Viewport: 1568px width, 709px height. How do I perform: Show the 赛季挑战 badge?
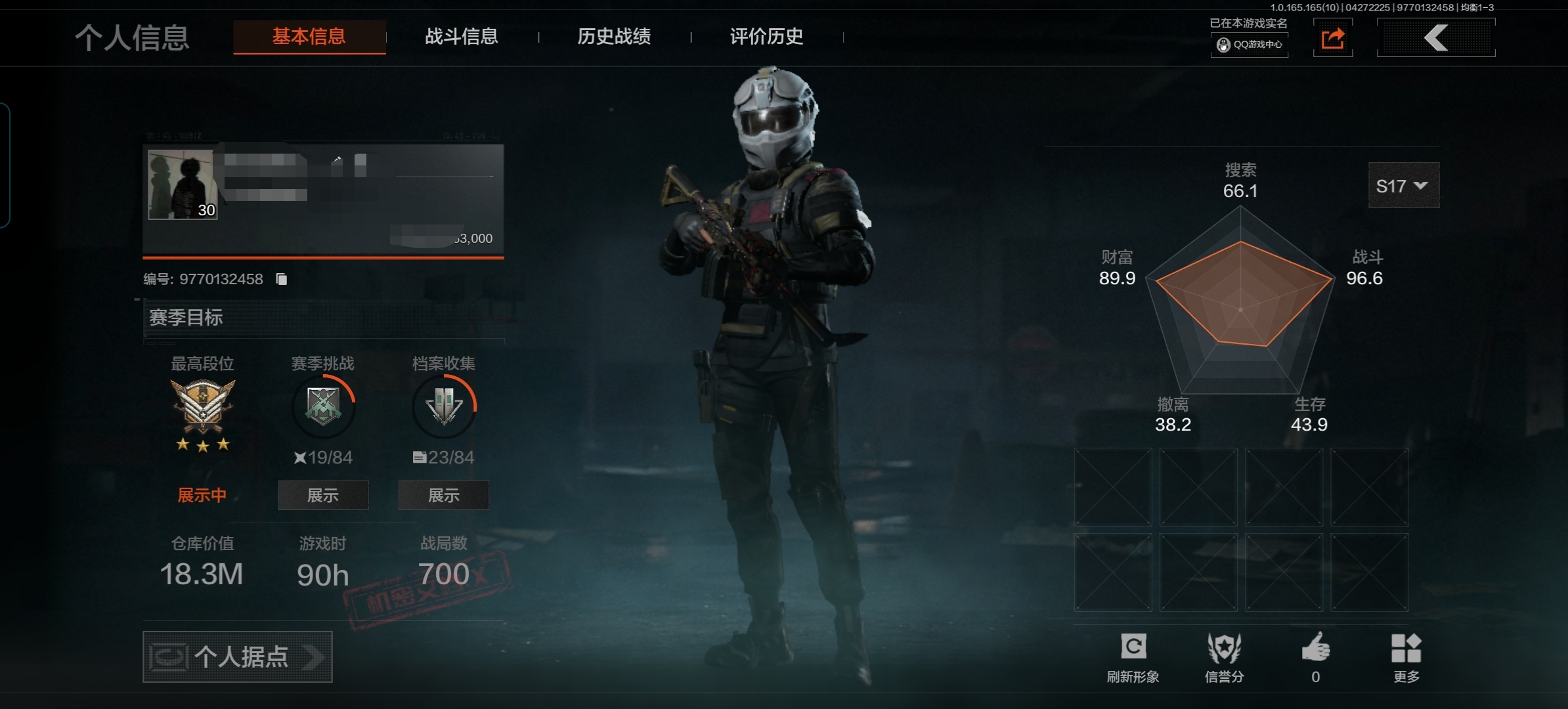[x=323, y=496]
